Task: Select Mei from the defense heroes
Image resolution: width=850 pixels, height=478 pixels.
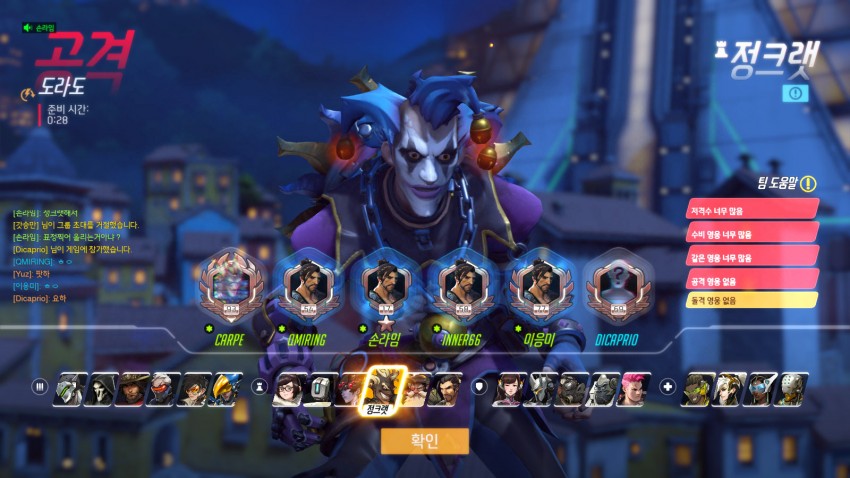Action: [289, 388]
